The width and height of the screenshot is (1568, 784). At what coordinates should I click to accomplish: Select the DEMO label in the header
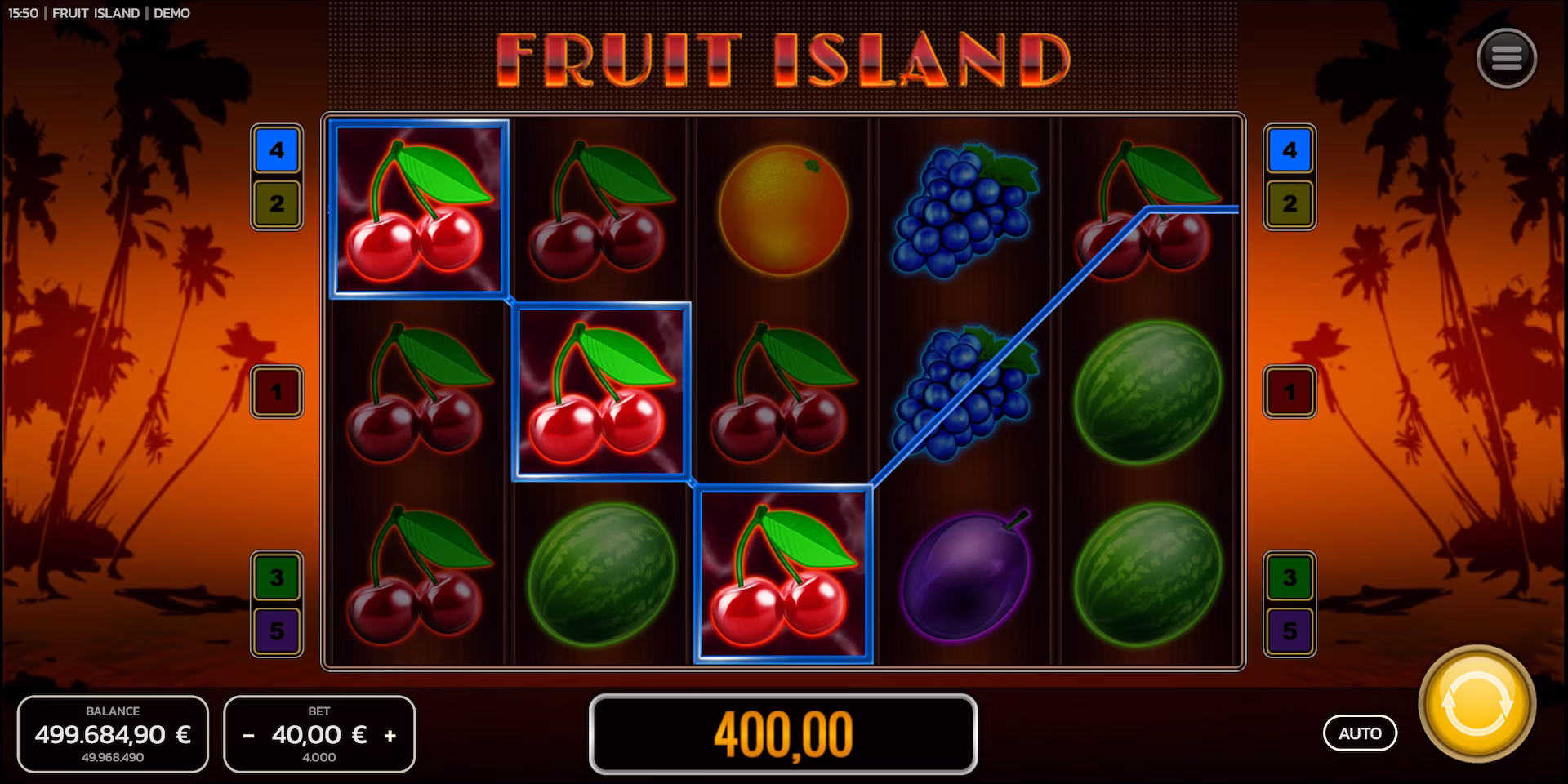pos(171,13)
